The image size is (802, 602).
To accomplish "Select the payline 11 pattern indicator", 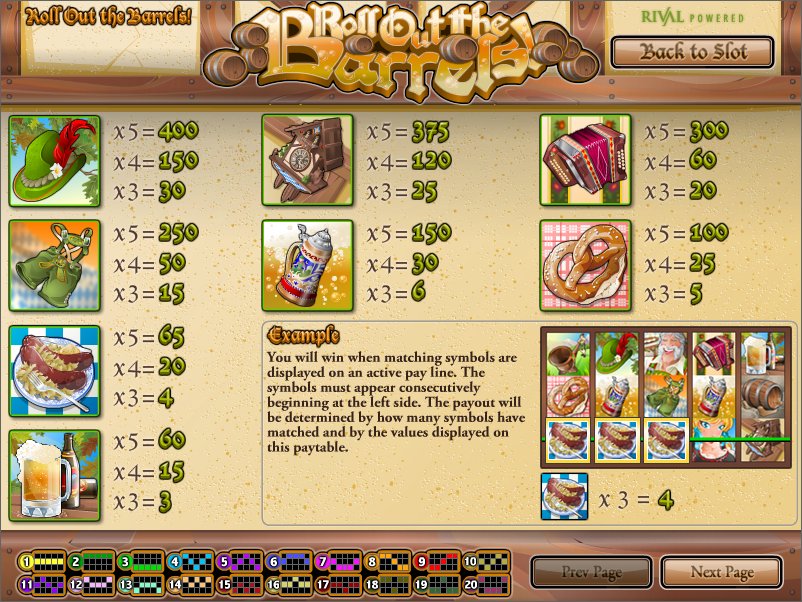I will (40, 585).
